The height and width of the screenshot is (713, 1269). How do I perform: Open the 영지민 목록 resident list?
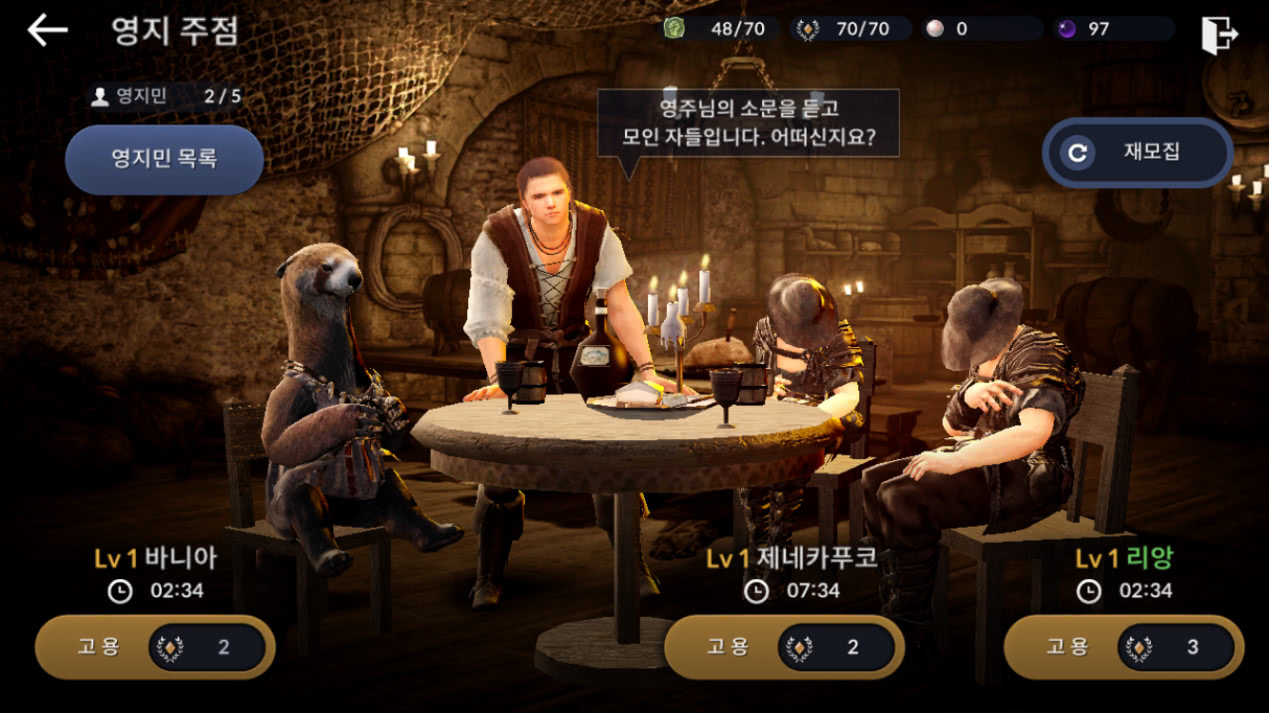(x=164, y=159)
